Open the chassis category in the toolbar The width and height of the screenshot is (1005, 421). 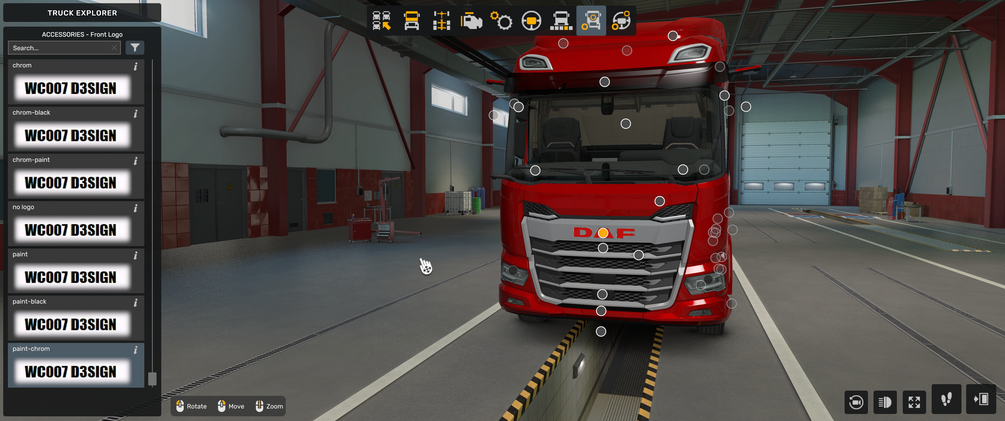pyautogui.click(x=441, y=21)
